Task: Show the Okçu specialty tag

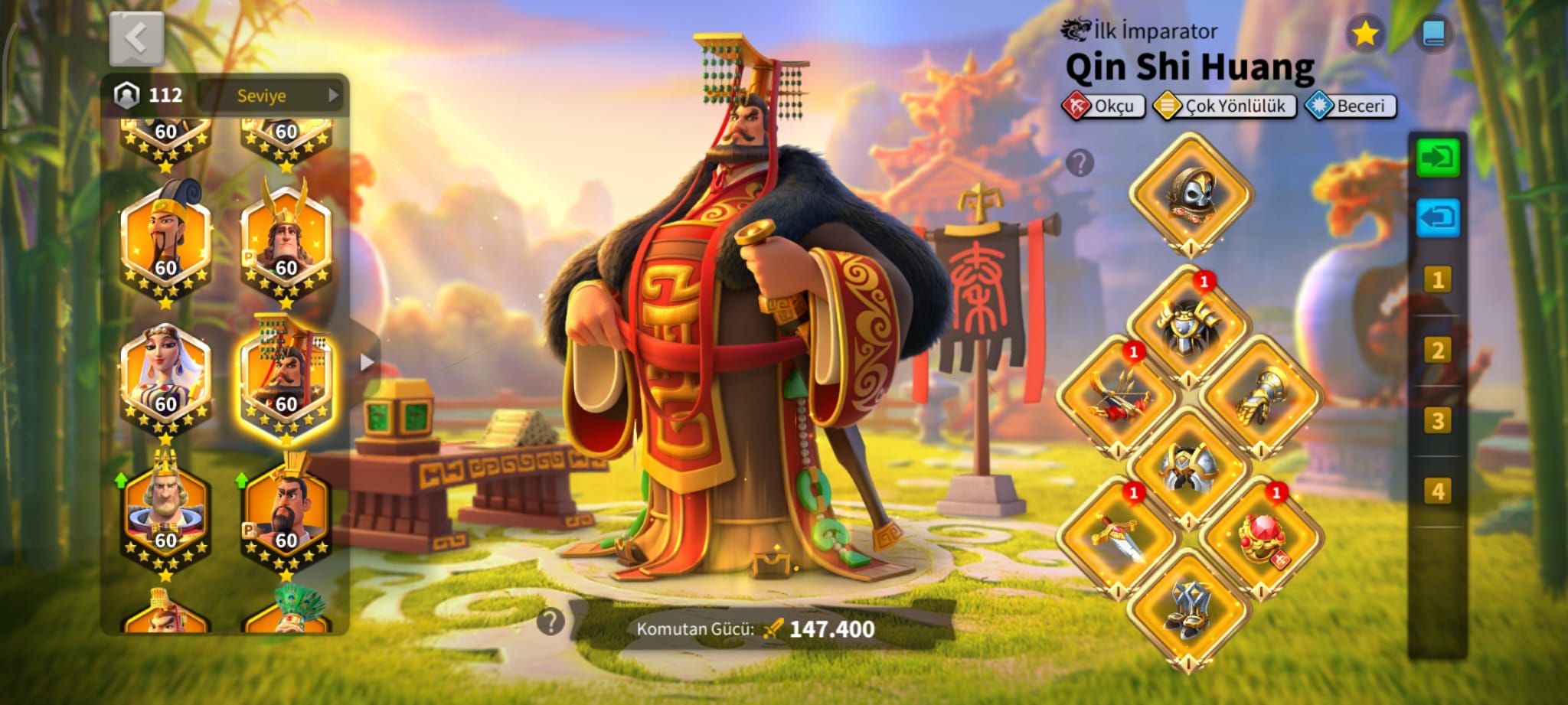Action: (1103, 106)
